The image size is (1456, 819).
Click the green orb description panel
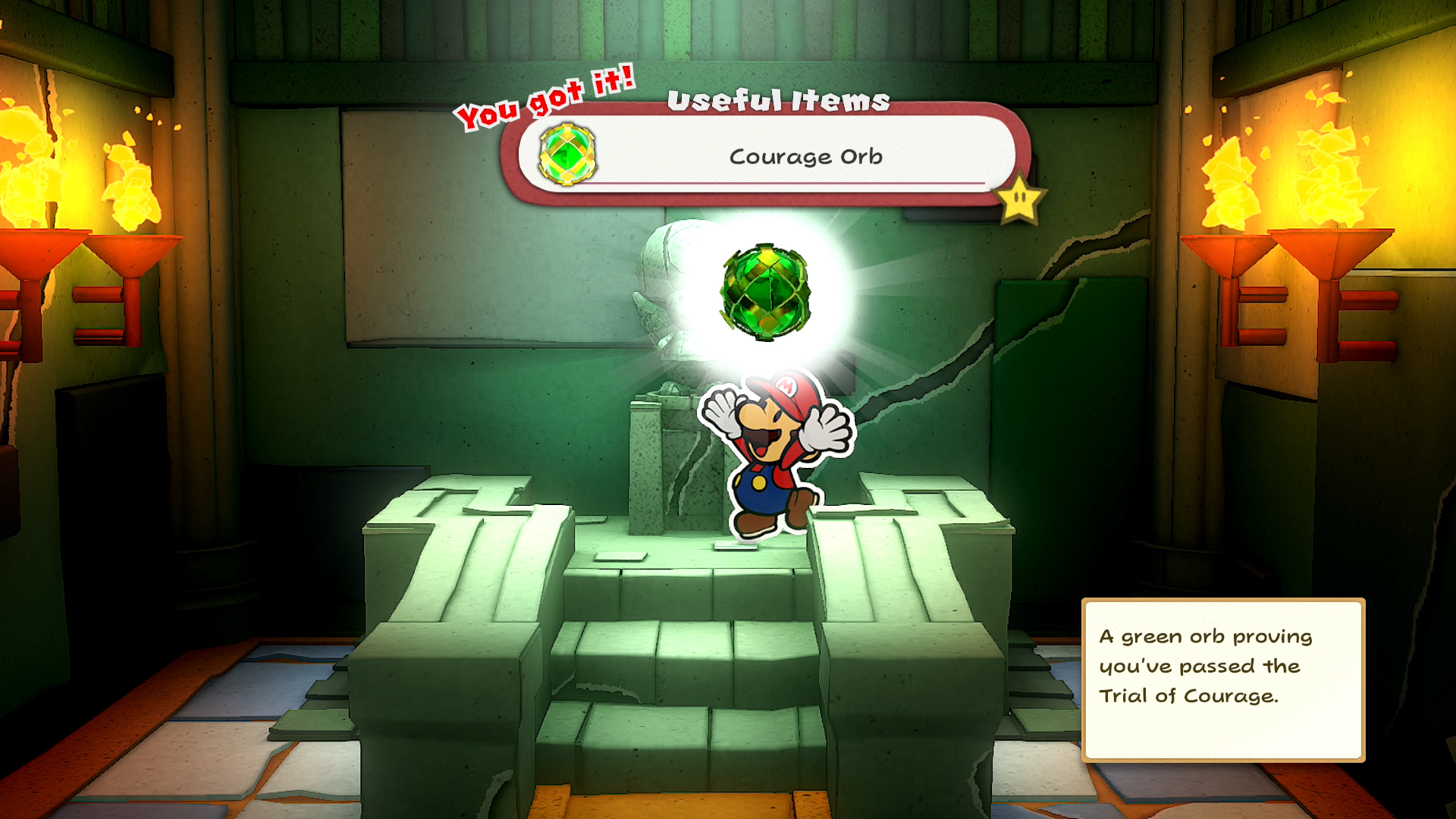coord(1222,679)
